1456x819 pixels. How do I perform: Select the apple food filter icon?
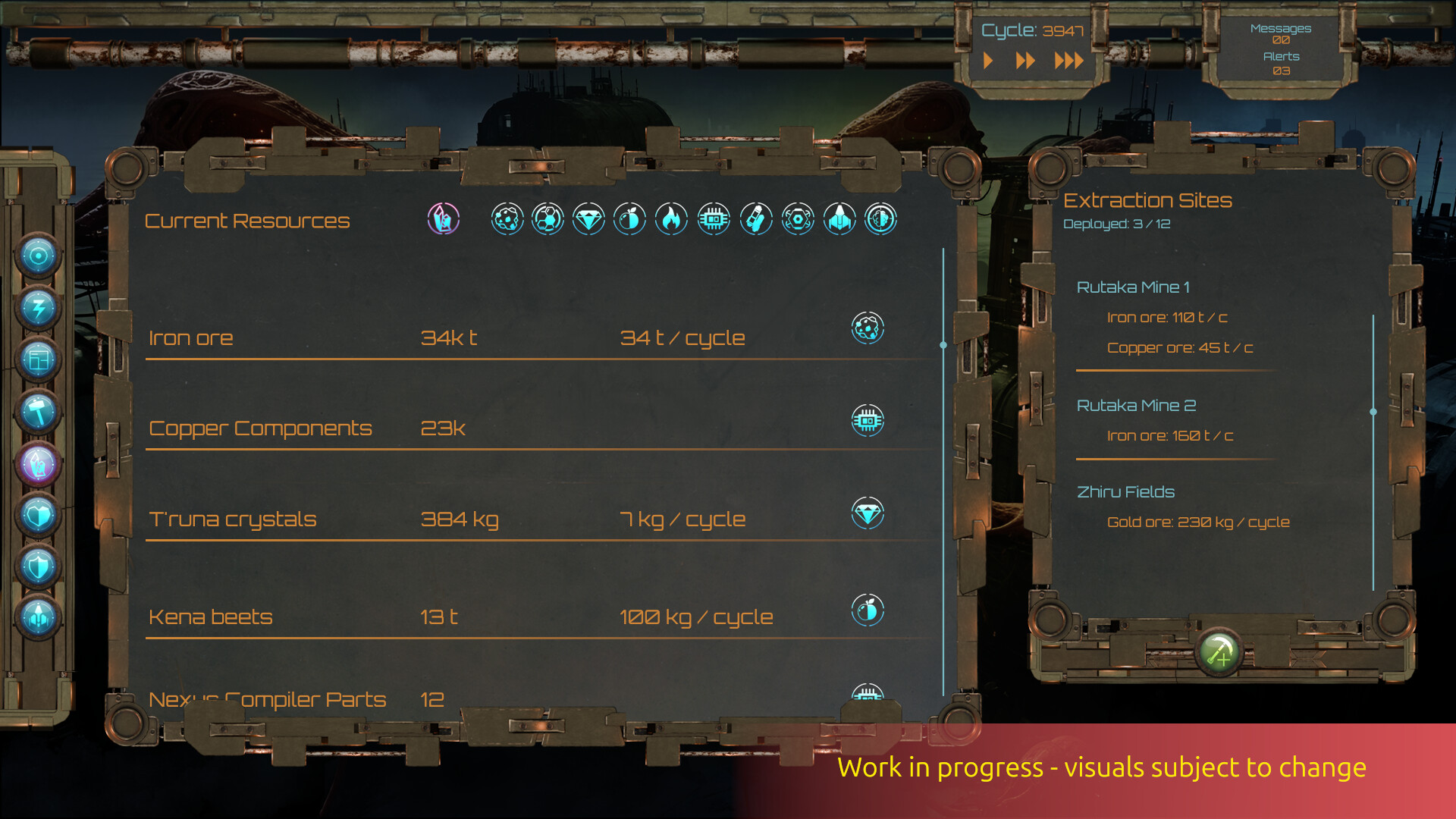pos(629,220)
